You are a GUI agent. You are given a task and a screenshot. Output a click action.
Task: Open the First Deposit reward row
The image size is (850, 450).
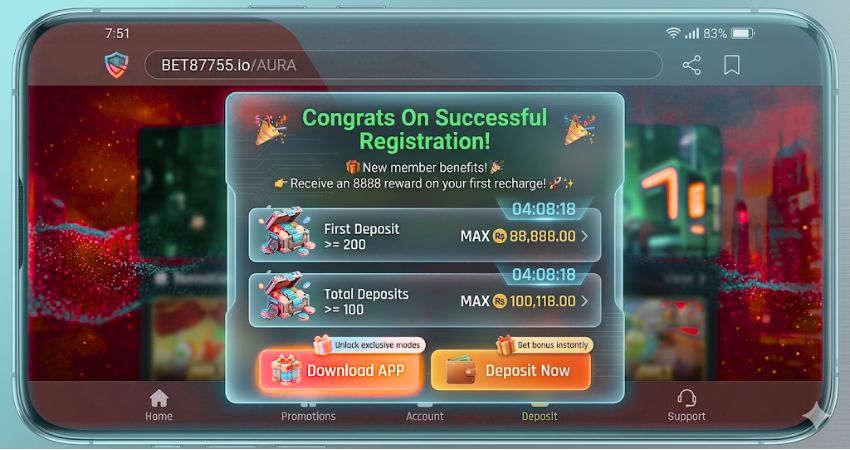(424, 235)
